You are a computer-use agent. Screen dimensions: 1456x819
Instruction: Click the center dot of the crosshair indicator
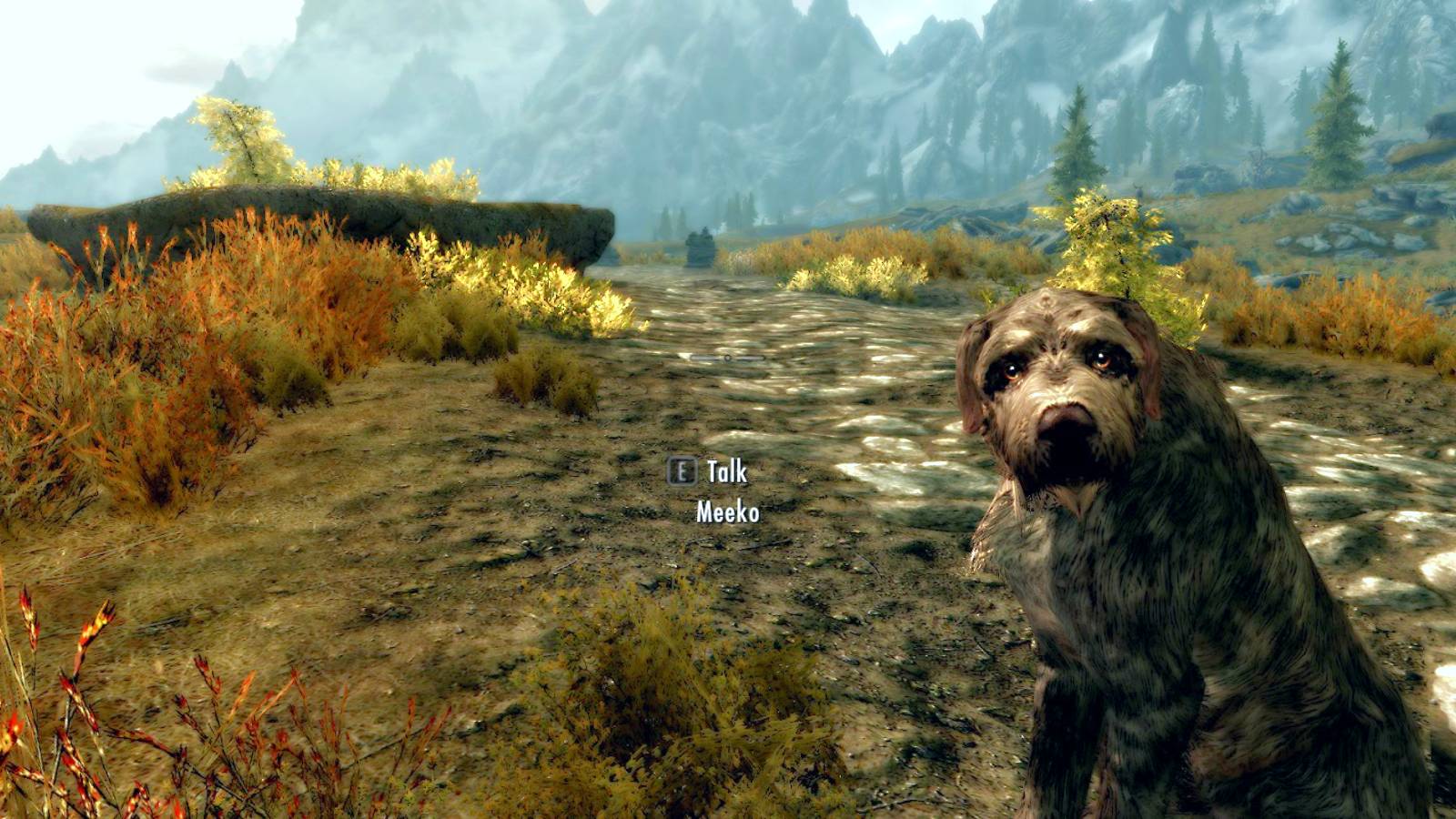pos(728,358)
